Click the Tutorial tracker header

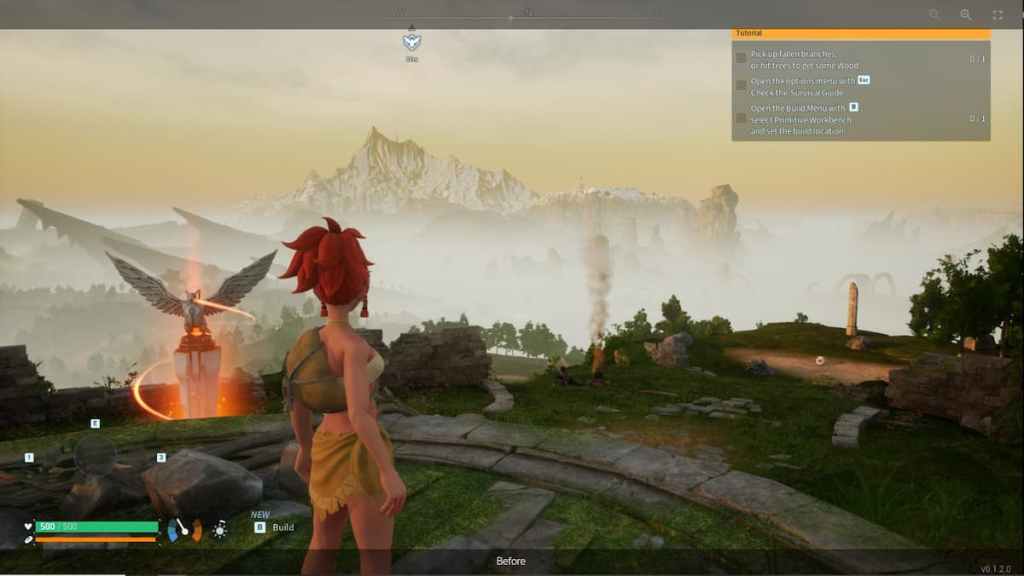[x=860, y=33]
